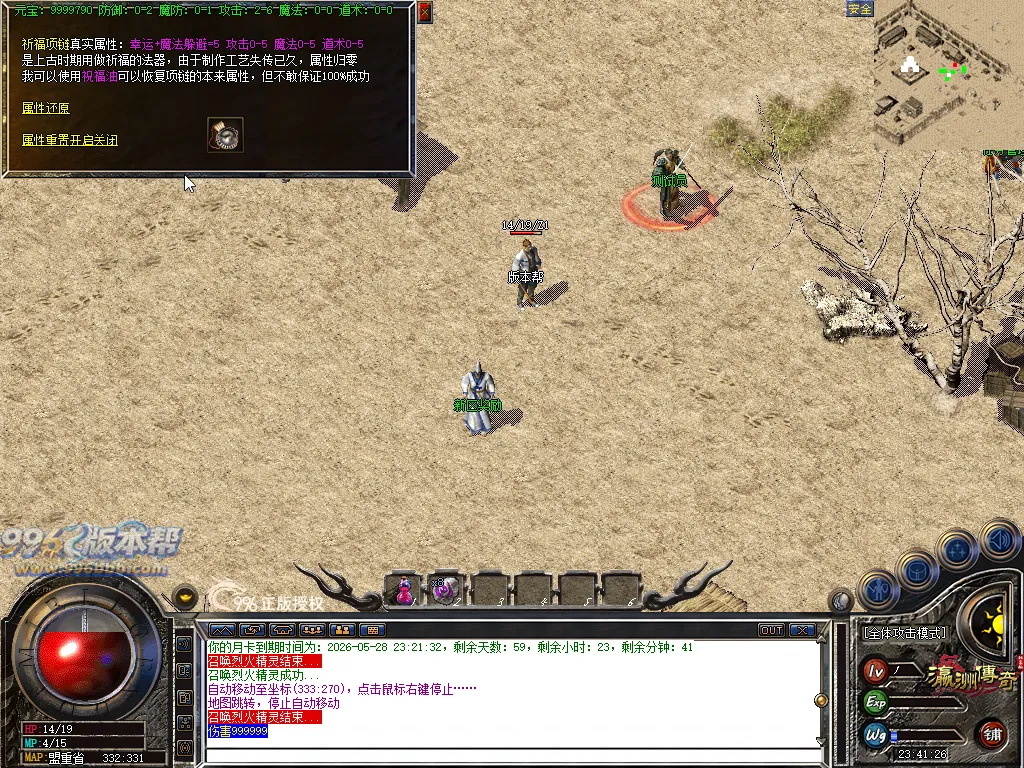Choose the 属性还原 dialog option
The height and width of the screenshot is (768, 1024).
46,108
